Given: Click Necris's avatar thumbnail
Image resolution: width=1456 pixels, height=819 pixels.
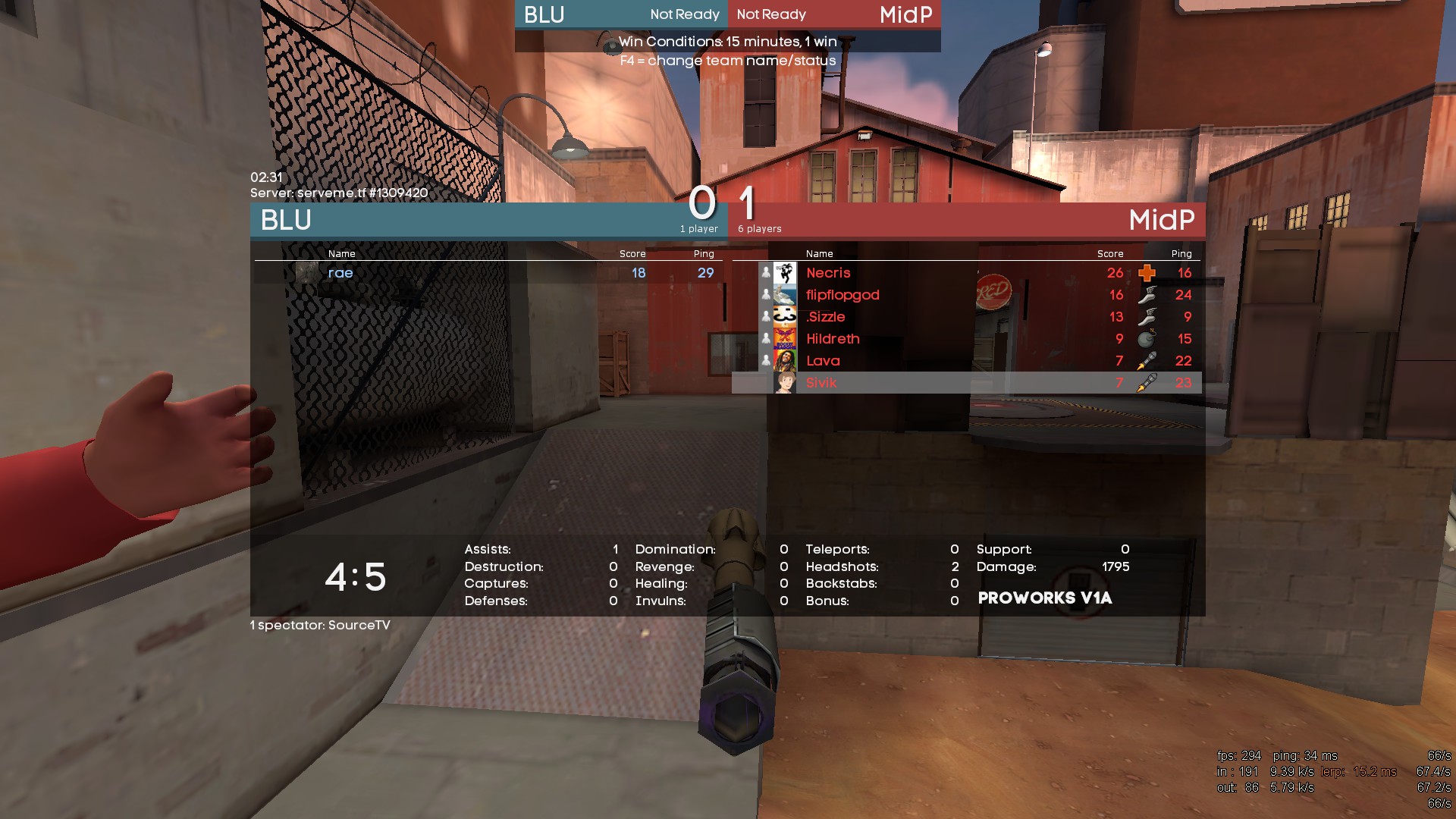Looking at the screenshot, I should pos(785,273).
